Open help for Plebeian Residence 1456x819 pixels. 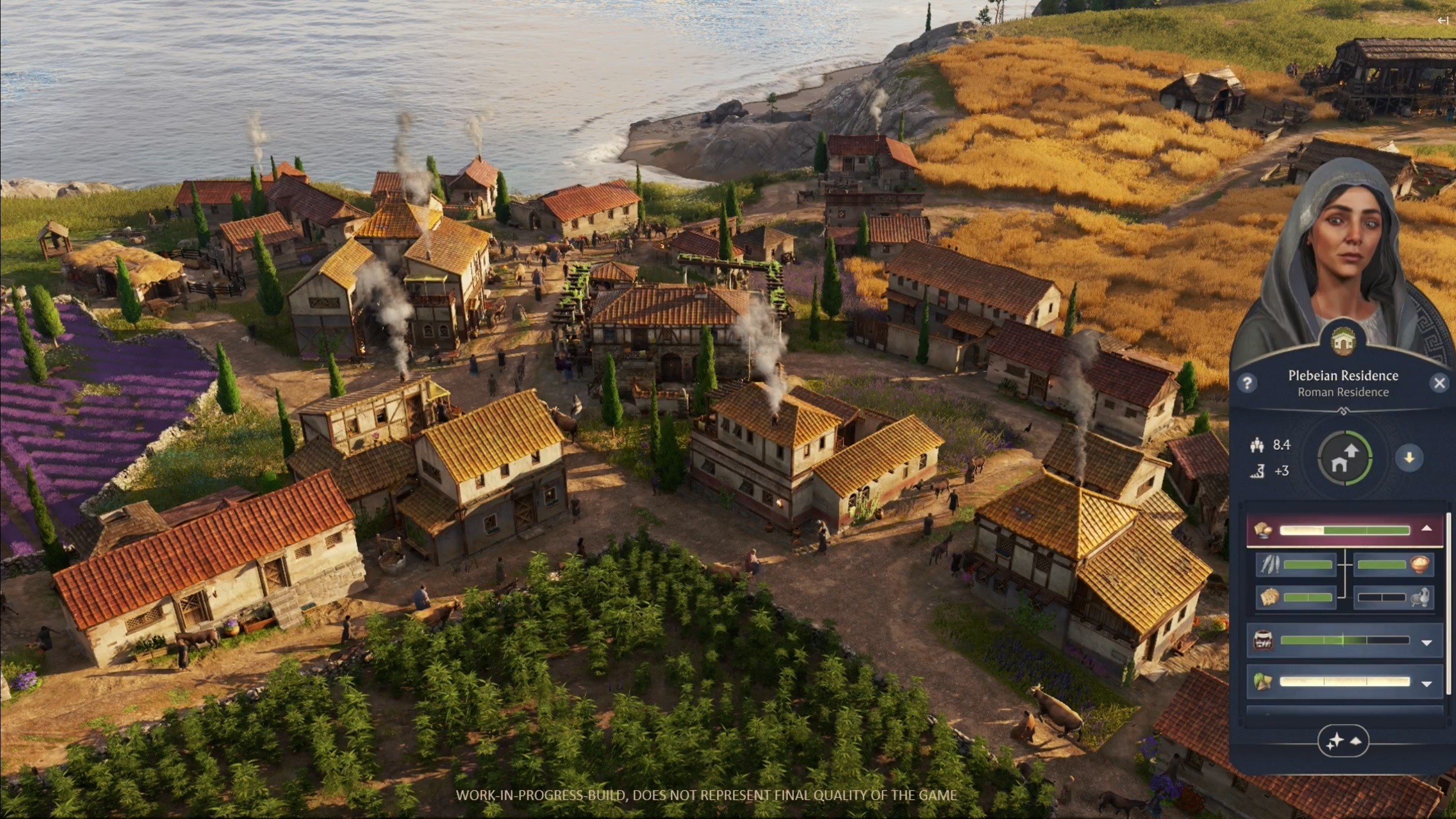coord(1247,383)
